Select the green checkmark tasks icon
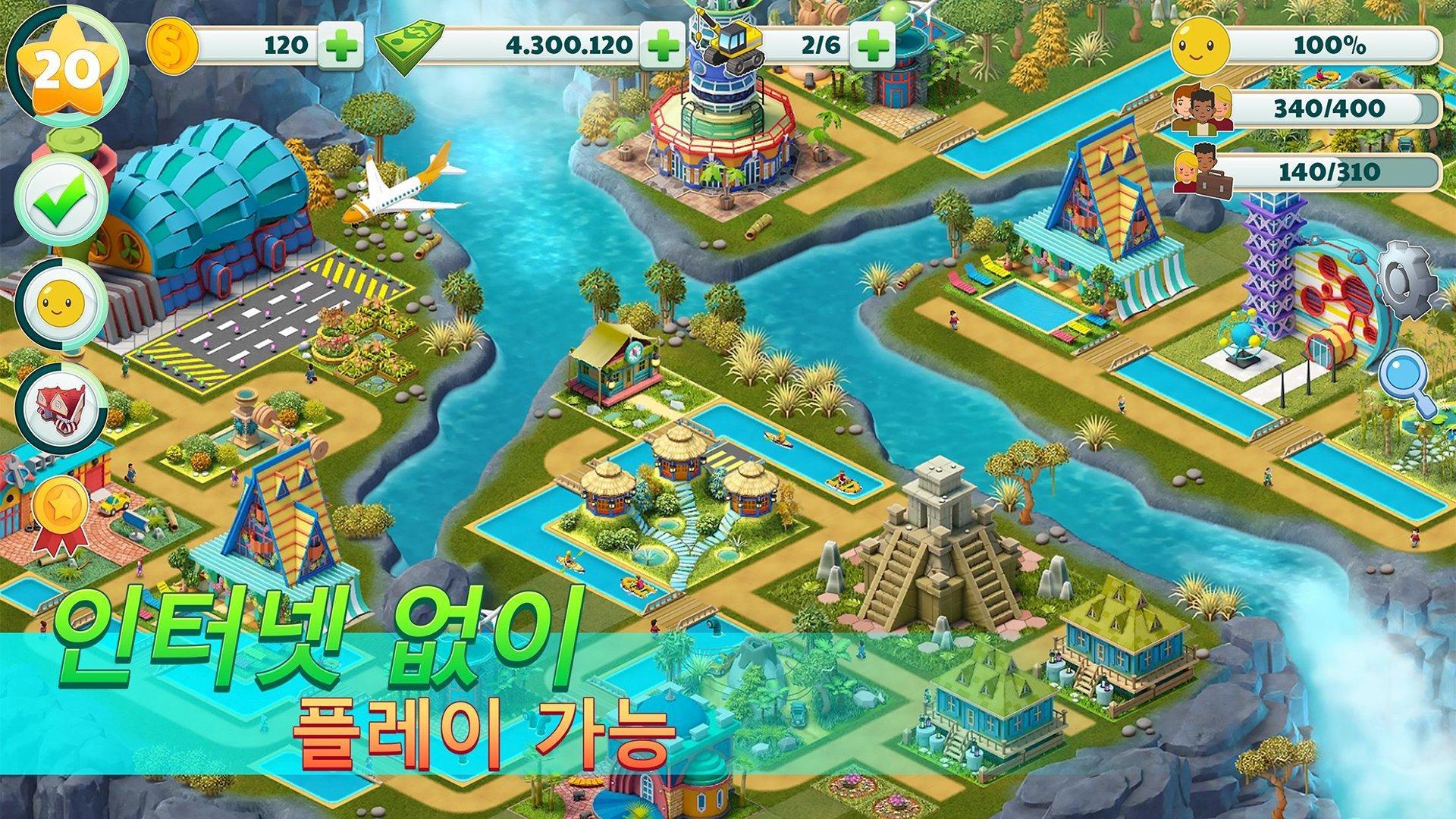The image size is (1456, 819). (61, 199)
